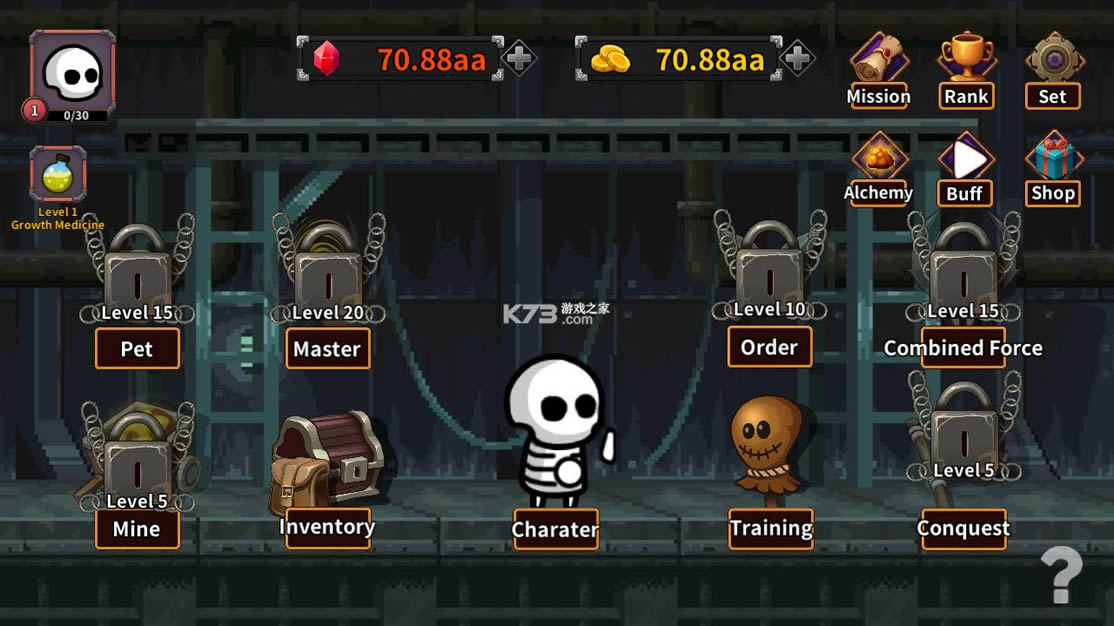Open the locked Master menu

tap(328, 349)
